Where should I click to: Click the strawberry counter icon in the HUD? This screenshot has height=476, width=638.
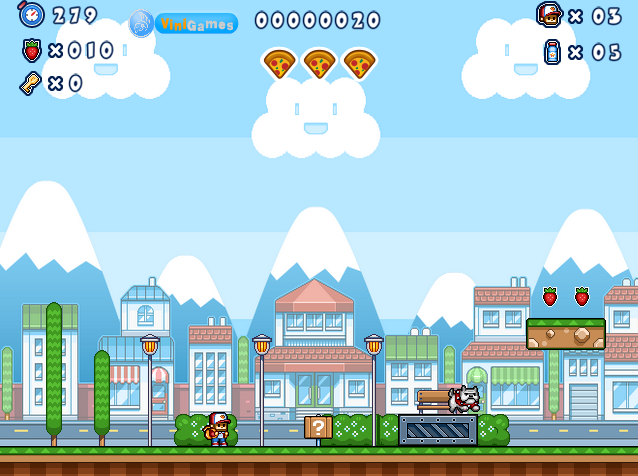coord(31,50)
